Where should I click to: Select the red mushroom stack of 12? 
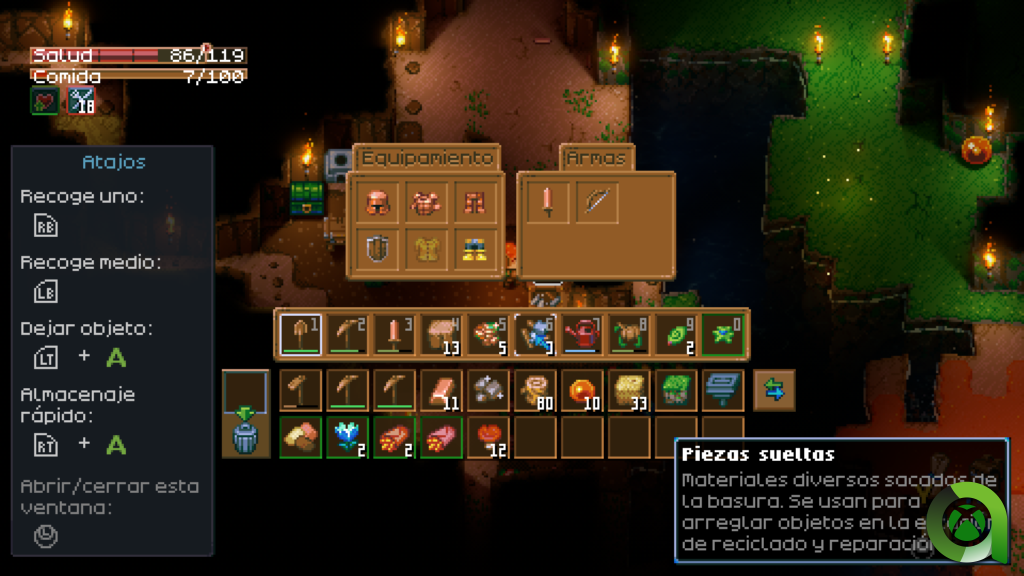coord(488,438)
